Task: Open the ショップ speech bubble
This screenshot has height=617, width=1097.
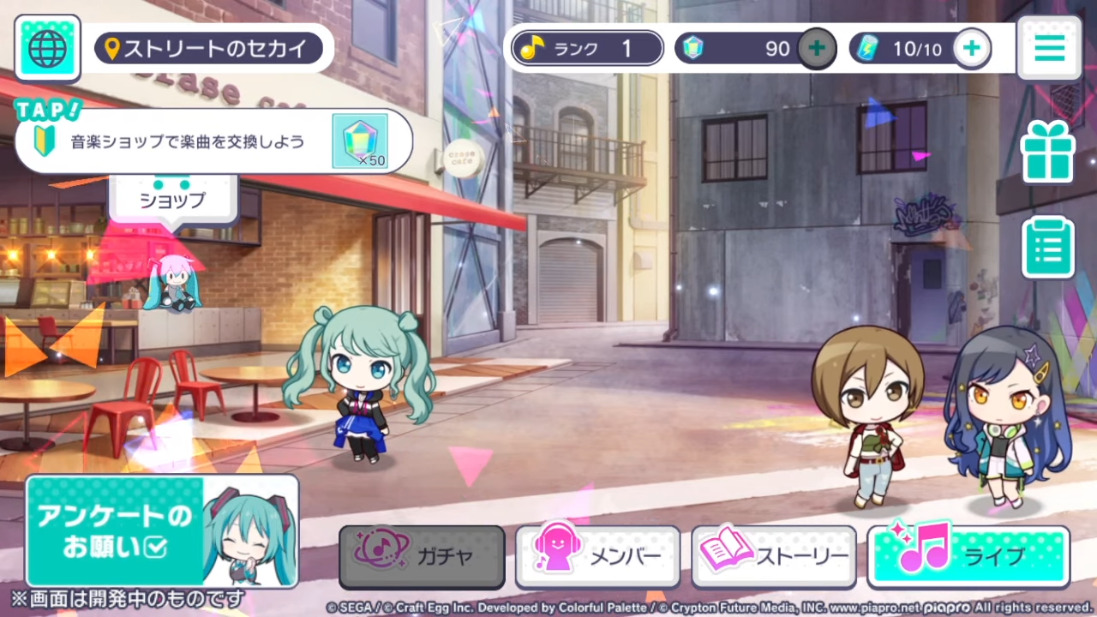Action: 172,199
